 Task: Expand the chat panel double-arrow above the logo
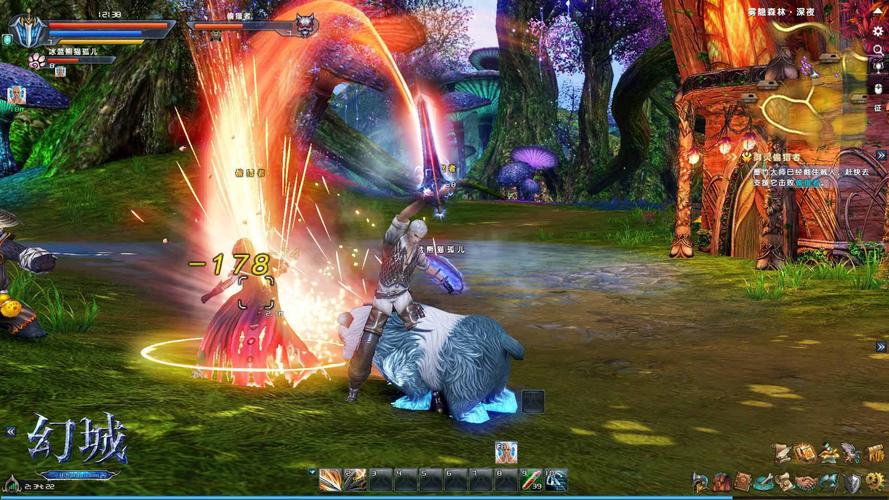11,431
